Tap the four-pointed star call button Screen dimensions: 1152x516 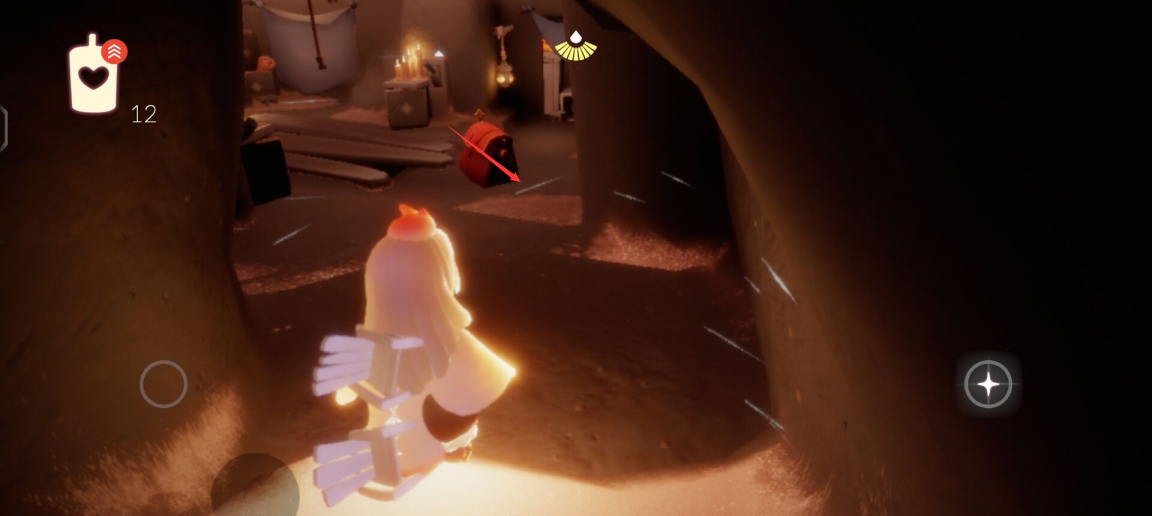(x=988, y=384)
